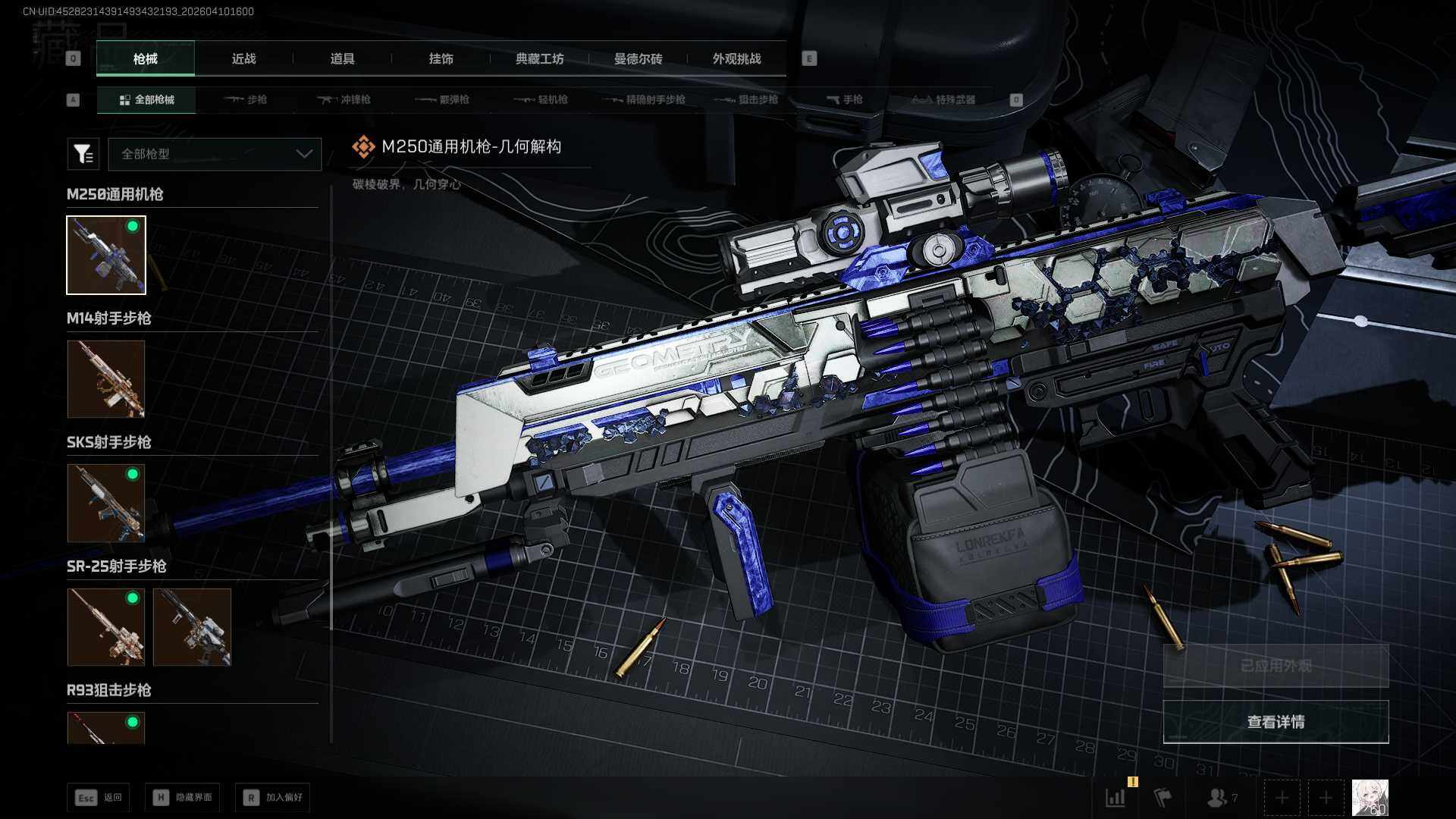This screenshot has width=1456, height=819.
Task: Open the friends list icon
Action: click(x=1219, y=798)
